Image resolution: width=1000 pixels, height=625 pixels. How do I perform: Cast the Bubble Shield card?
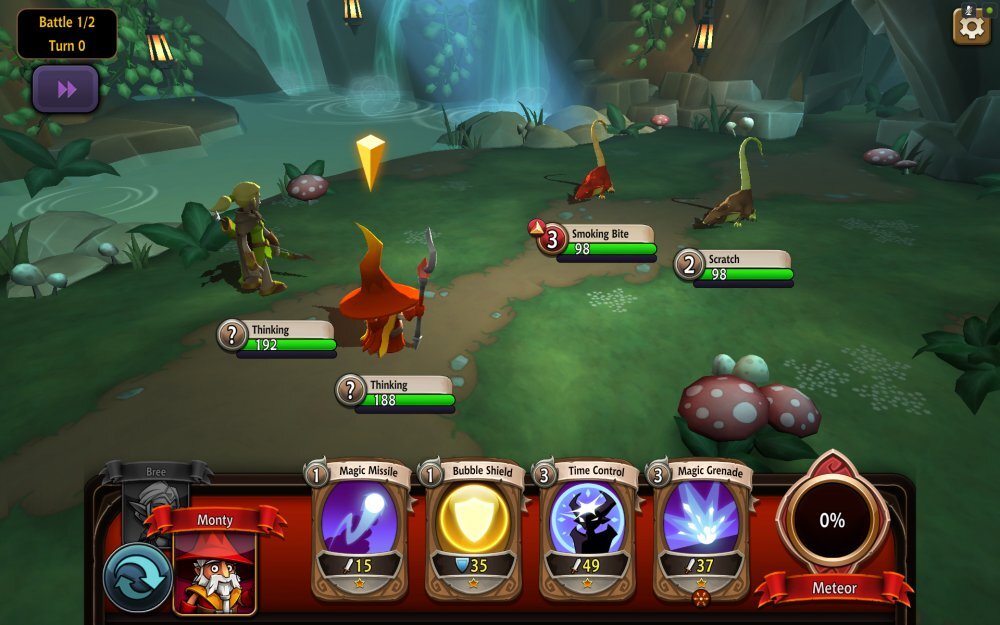pyautogui.click(x=474, y=528)
